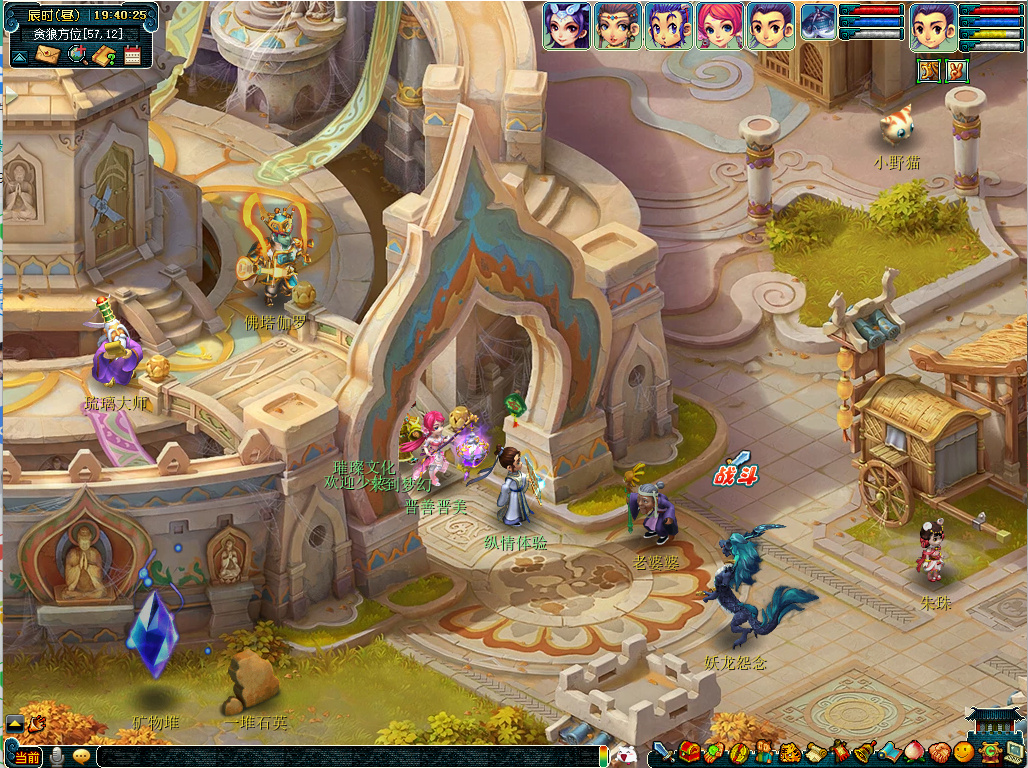Viewport: 1028px width, 768px height.
Task: Open the calendar activity icon
Action: (132, 56)
